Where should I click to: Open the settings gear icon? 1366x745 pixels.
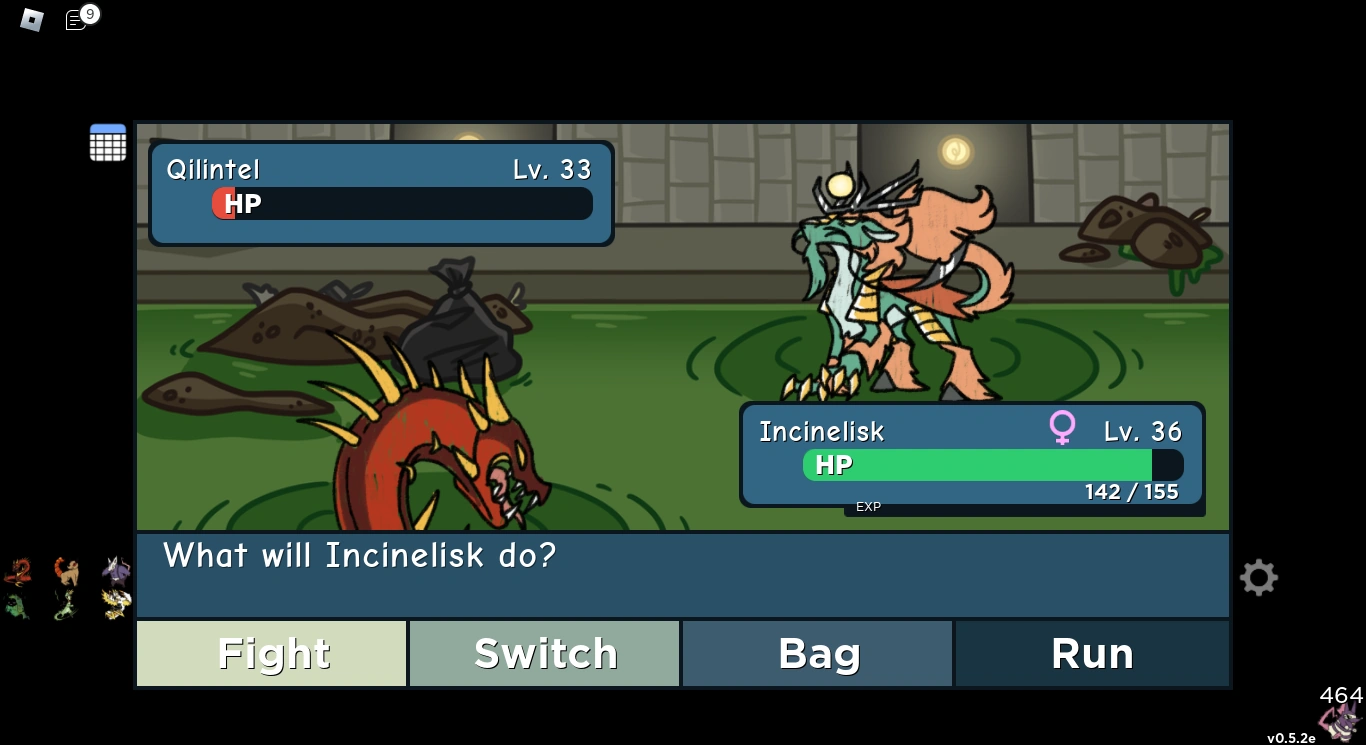coord(1258,577)
